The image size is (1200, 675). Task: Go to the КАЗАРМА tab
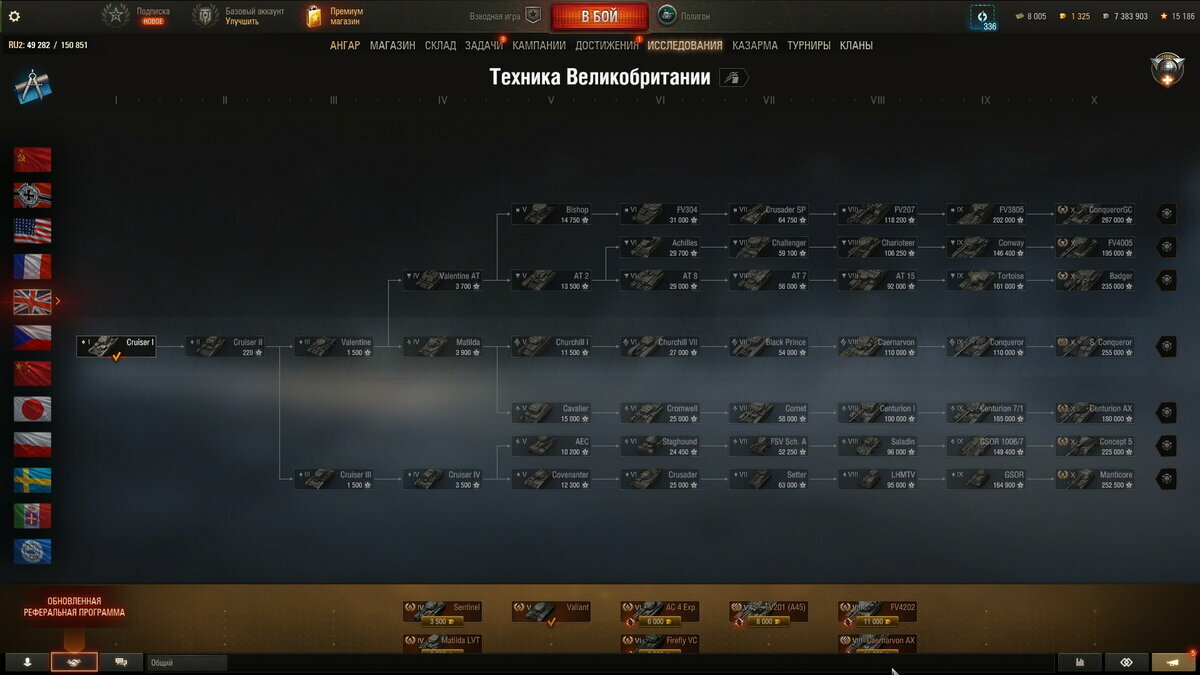click(x=754, y=45)
